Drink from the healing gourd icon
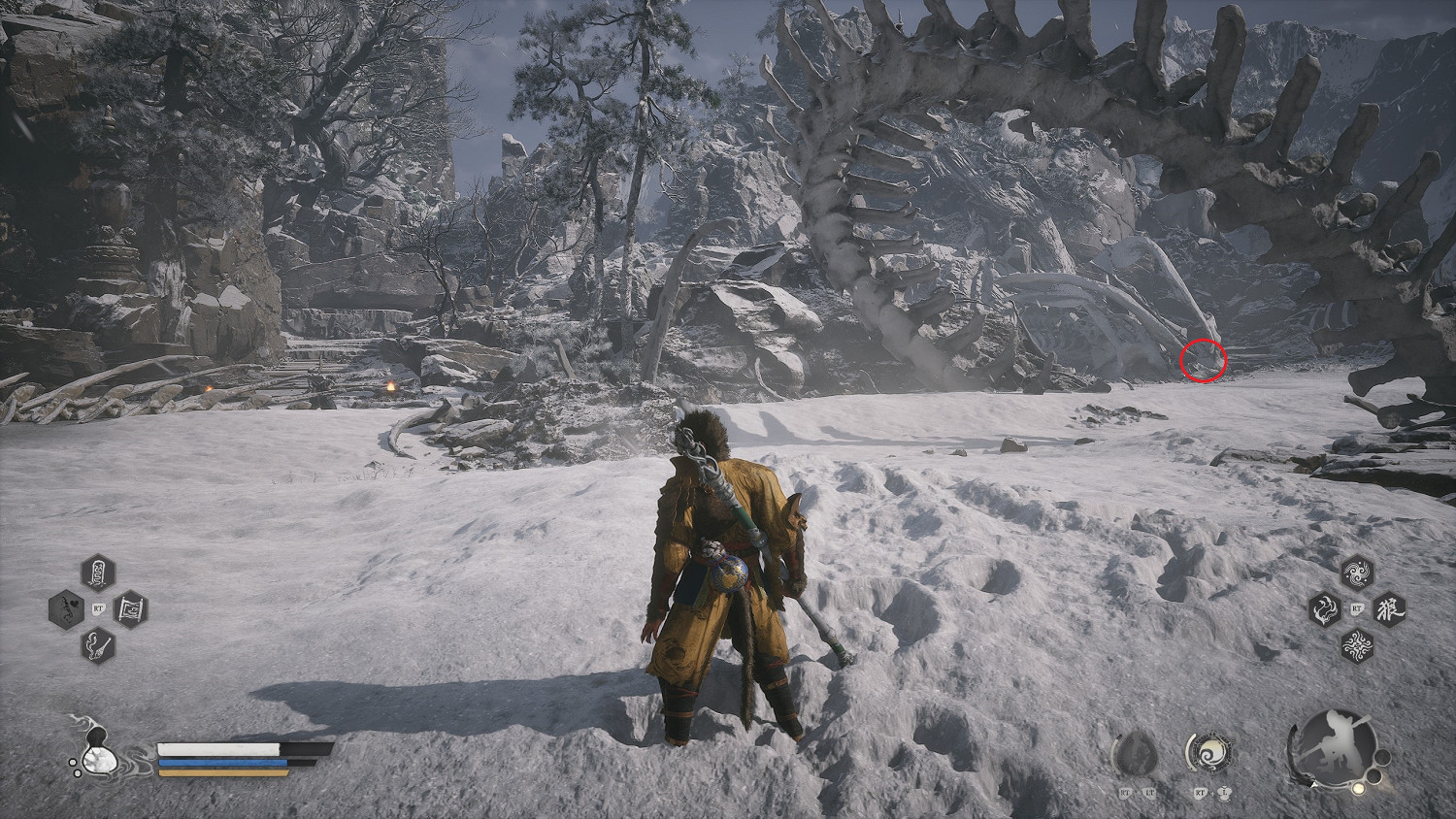Image resolution: width=1456 pixels, height=819 pixels. pyautogui.click(x=94, y=754)
